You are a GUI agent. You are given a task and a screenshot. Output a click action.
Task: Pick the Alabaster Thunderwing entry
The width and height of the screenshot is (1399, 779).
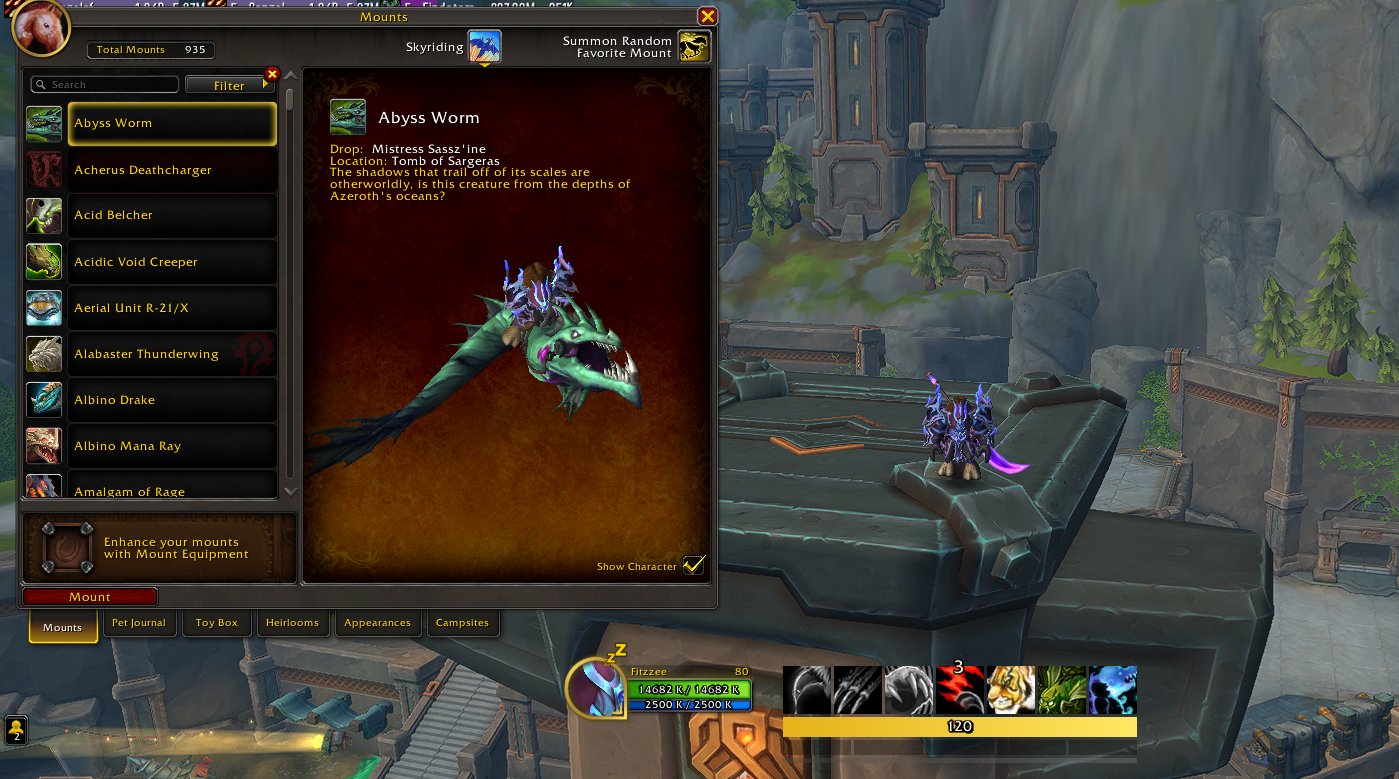click(x=172, y=354)
